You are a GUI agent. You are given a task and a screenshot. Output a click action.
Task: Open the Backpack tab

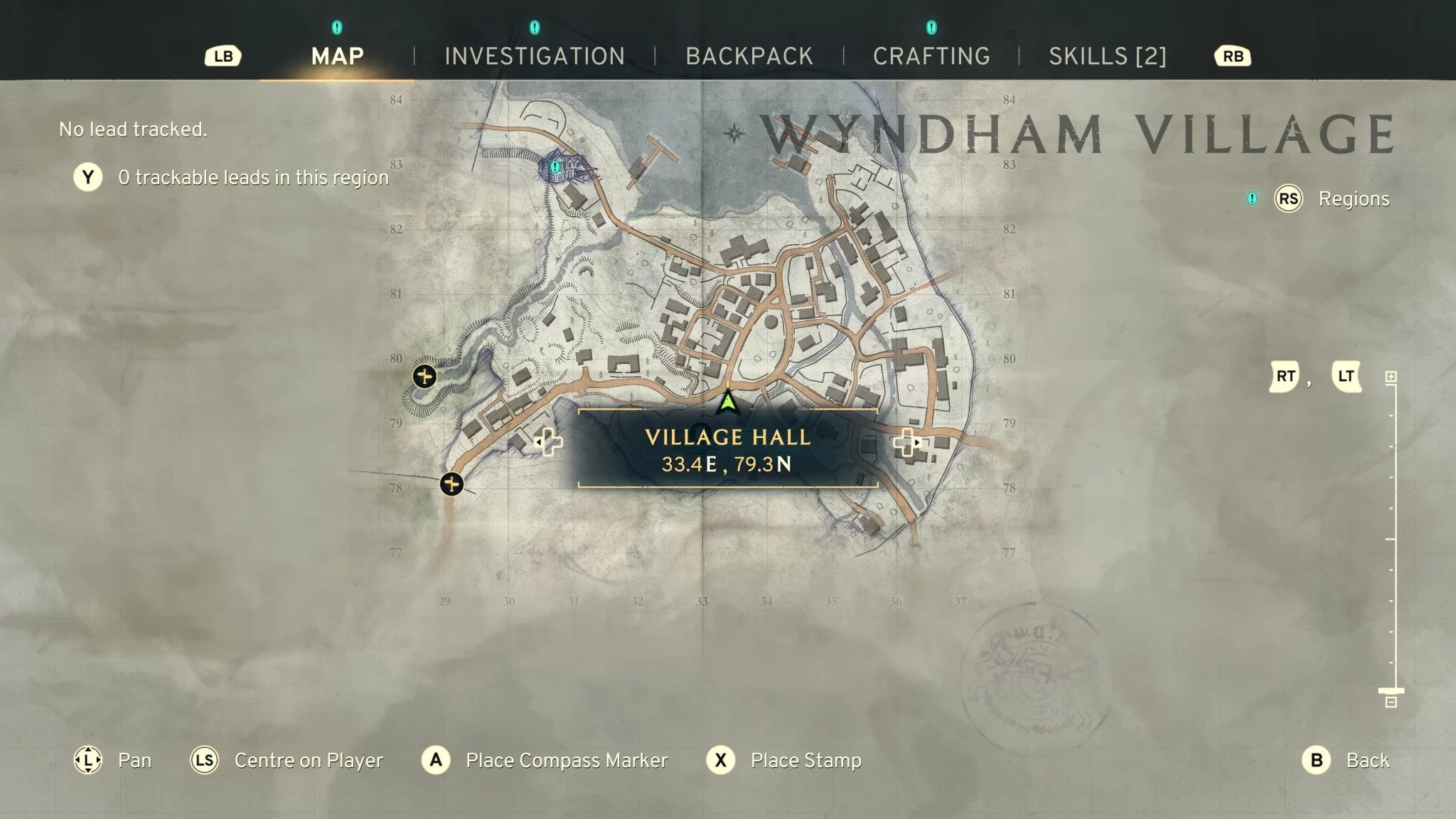[749, 56]
